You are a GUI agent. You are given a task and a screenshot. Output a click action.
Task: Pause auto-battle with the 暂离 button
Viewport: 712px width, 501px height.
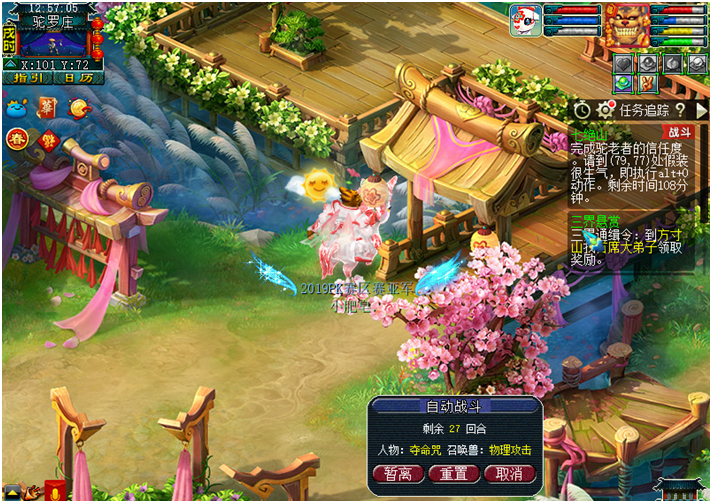click(398, 473)
